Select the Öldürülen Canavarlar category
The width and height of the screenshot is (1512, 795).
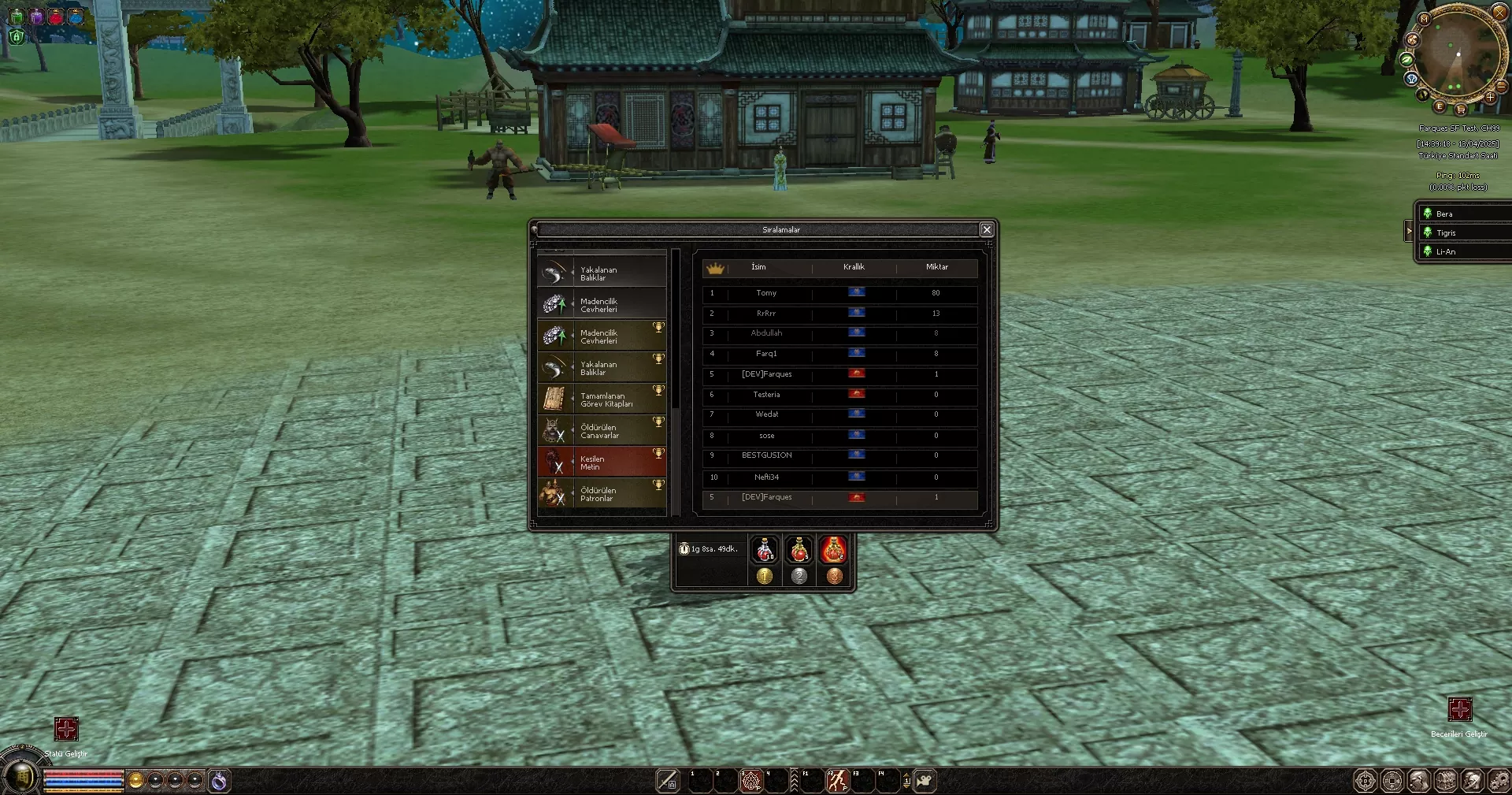602,431
